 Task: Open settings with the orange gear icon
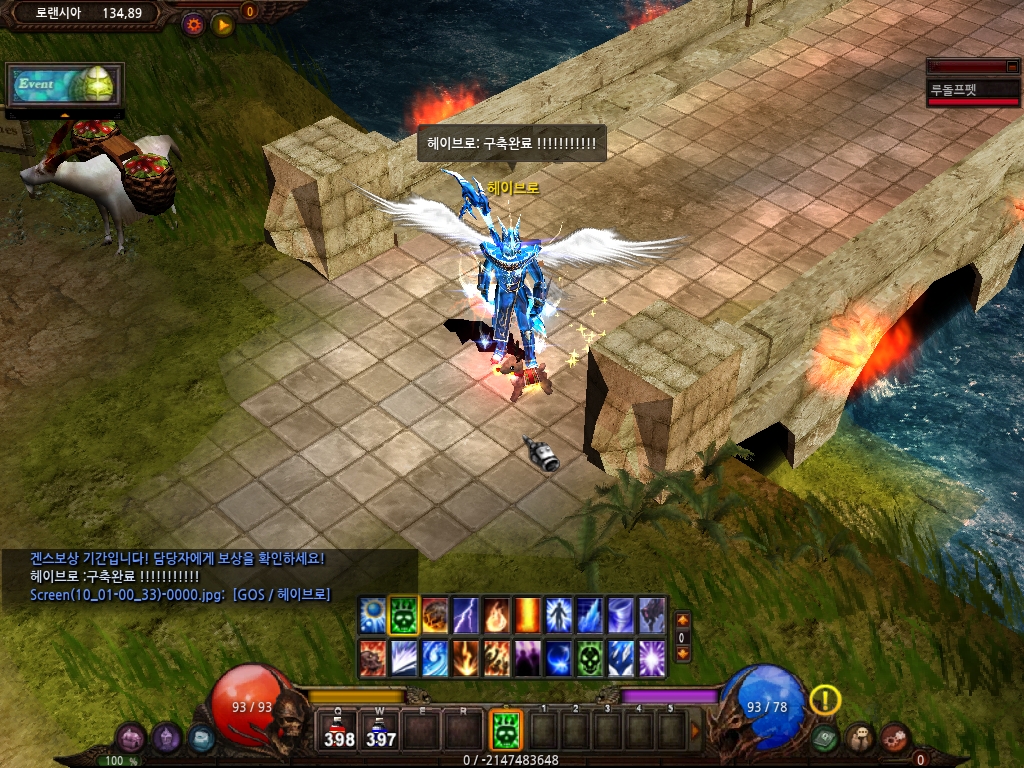coord(193,24)
